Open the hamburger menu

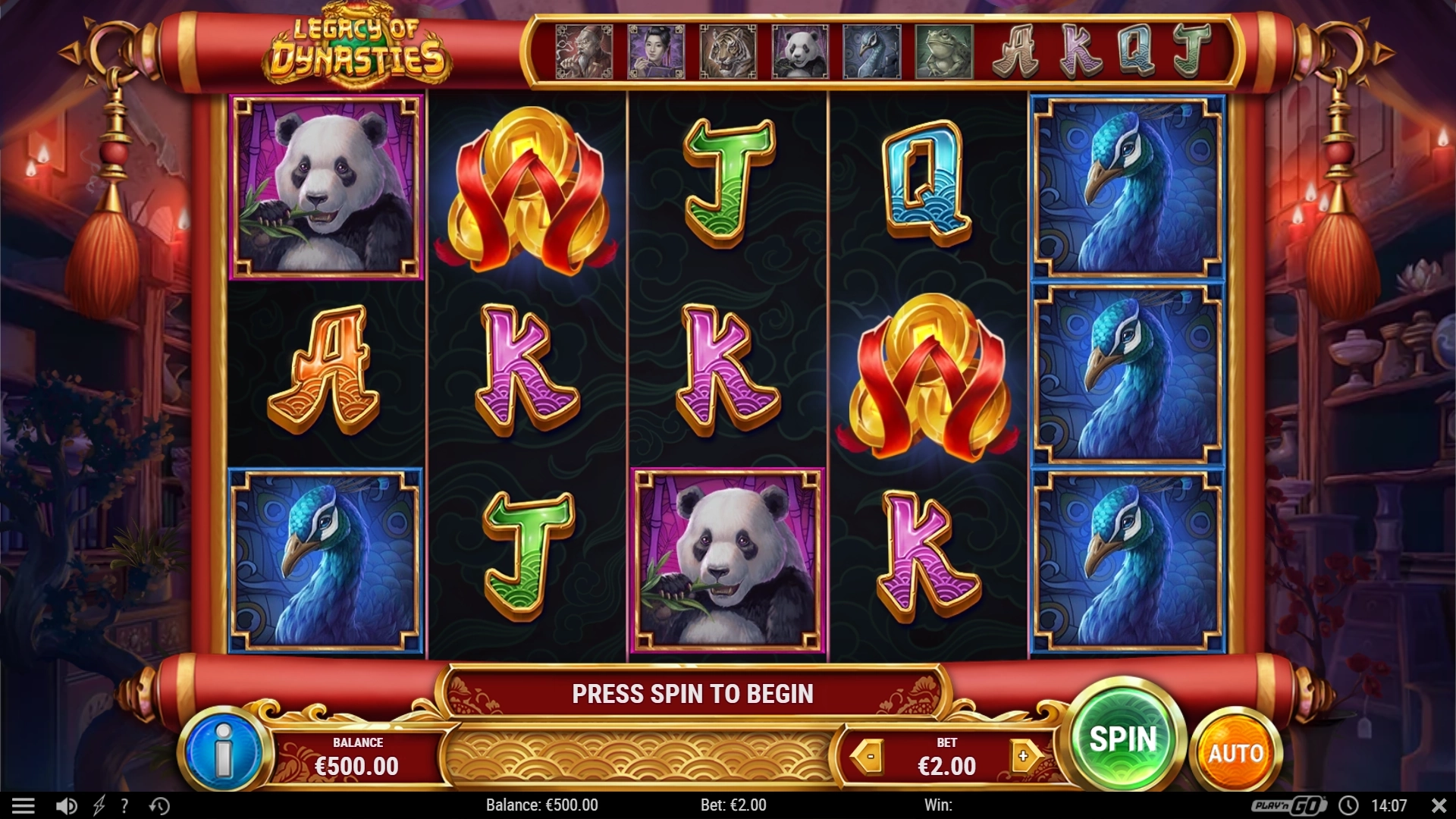(24, 805)
